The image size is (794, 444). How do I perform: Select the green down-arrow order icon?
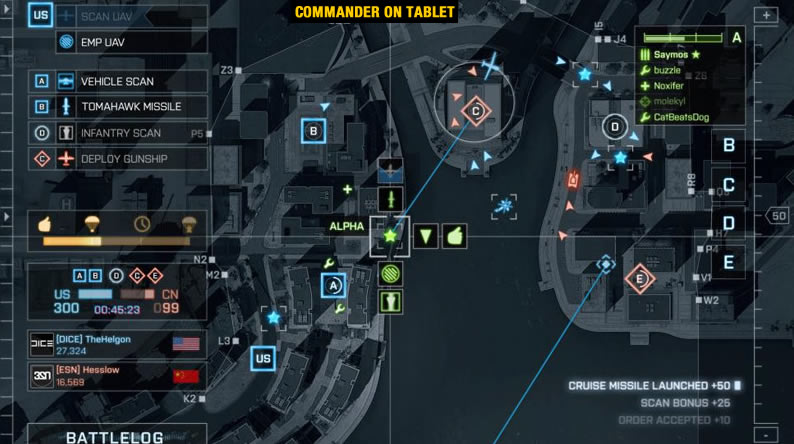click(426, 237)
